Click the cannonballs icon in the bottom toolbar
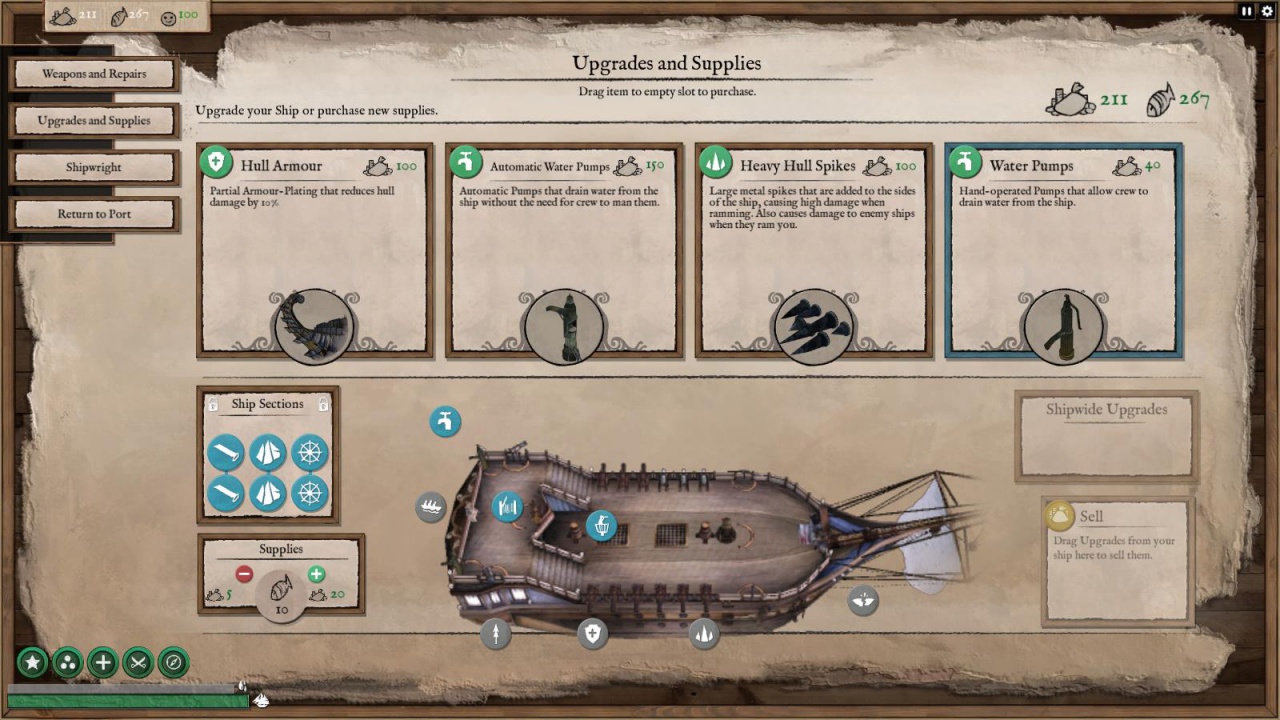 pyautogui.click(x=67, y=662)
